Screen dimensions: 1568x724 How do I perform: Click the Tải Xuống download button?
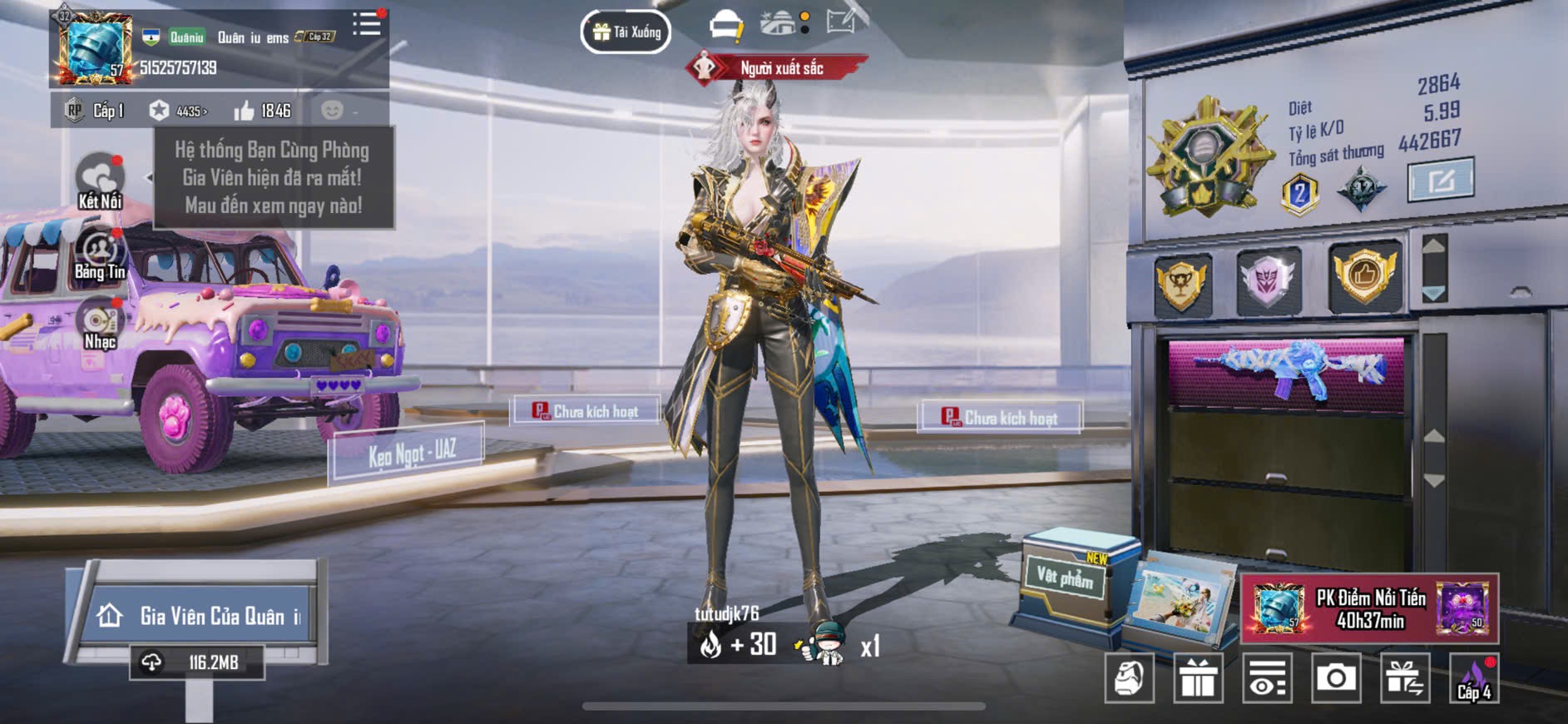(626, 32)
